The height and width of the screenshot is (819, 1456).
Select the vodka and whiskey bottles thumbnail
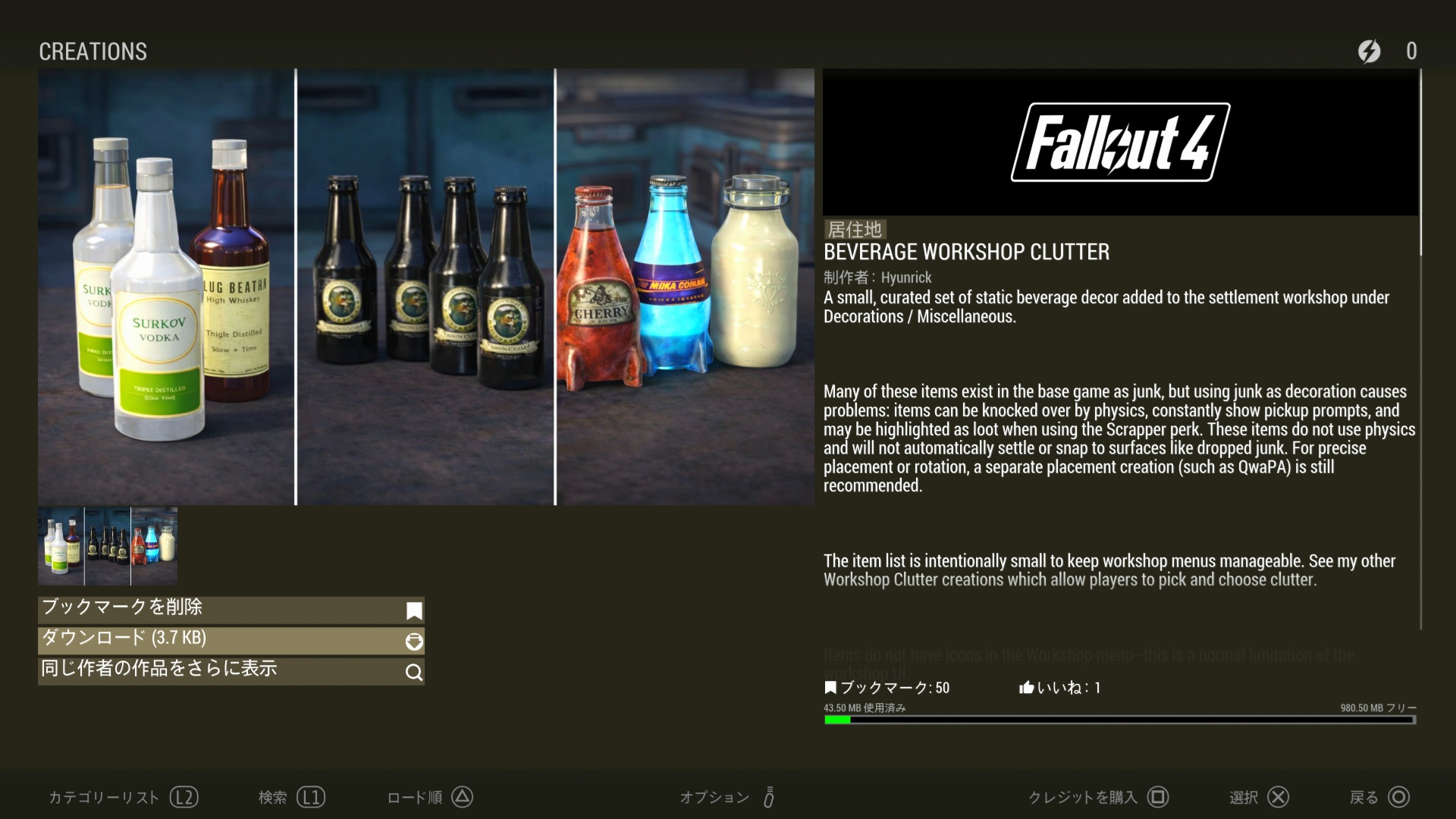pyautogui.click(x=61, y=546)
